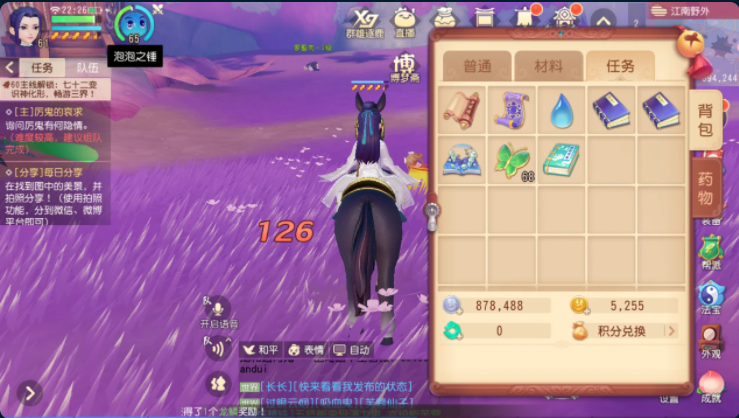Select the blue water droplet item
Viewport: 739px width, 418px height.
click(x=562, y=111)
